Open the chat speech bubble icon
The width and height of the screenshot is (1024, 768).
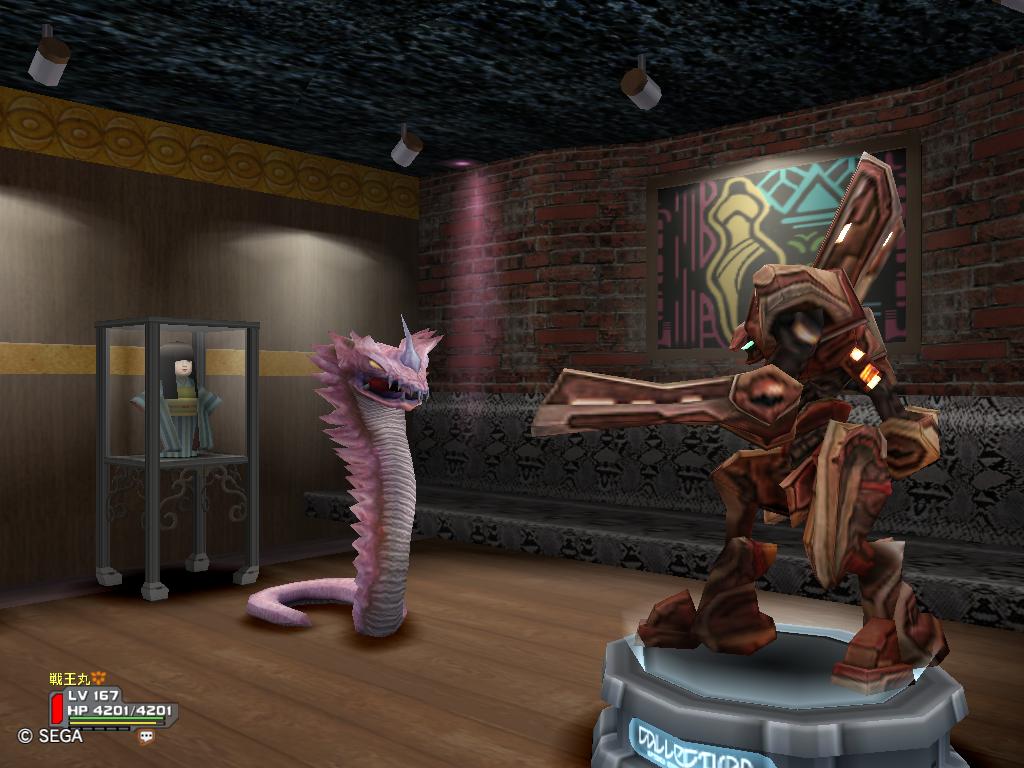tap(146, 737)
